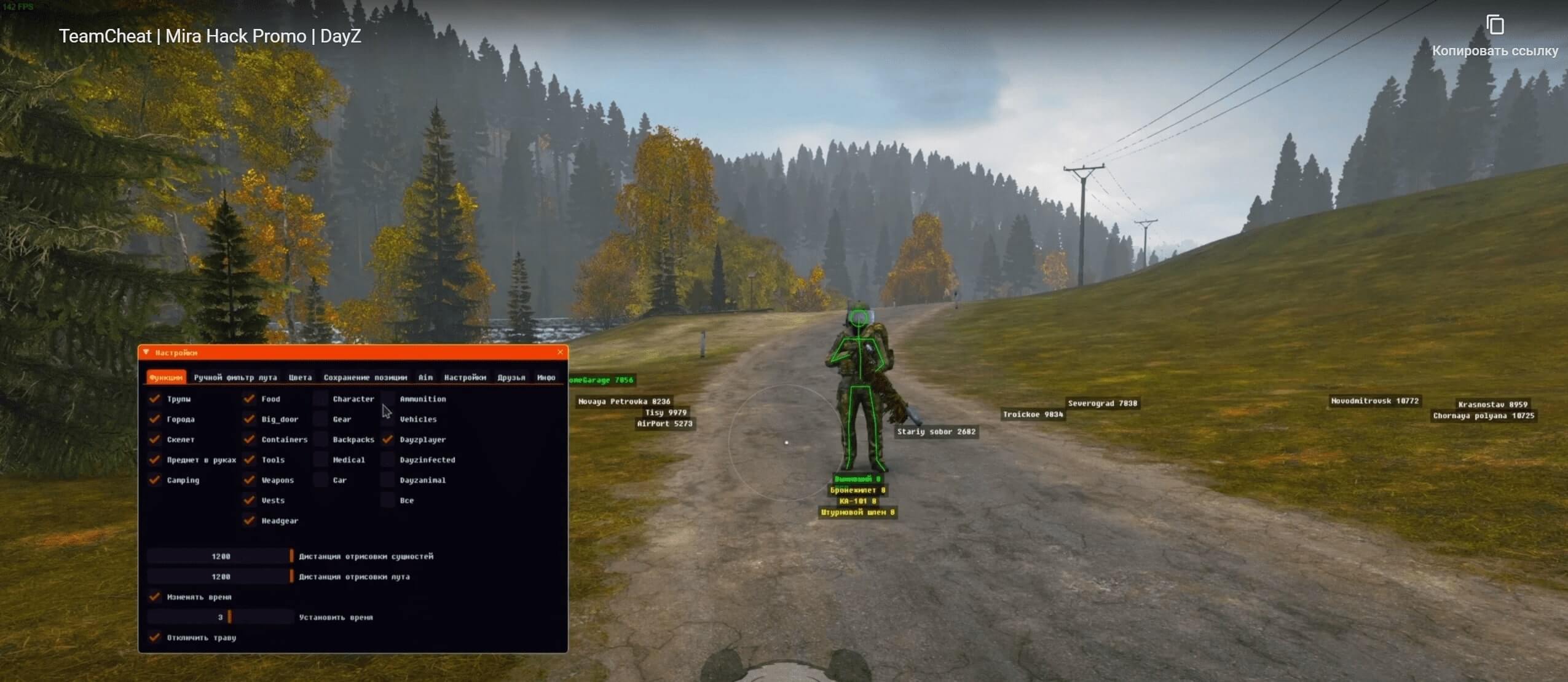The width and height of the screenshot is (1568, 682).
Task: Close the Настройки window
Action: click(x=560, y=352)
